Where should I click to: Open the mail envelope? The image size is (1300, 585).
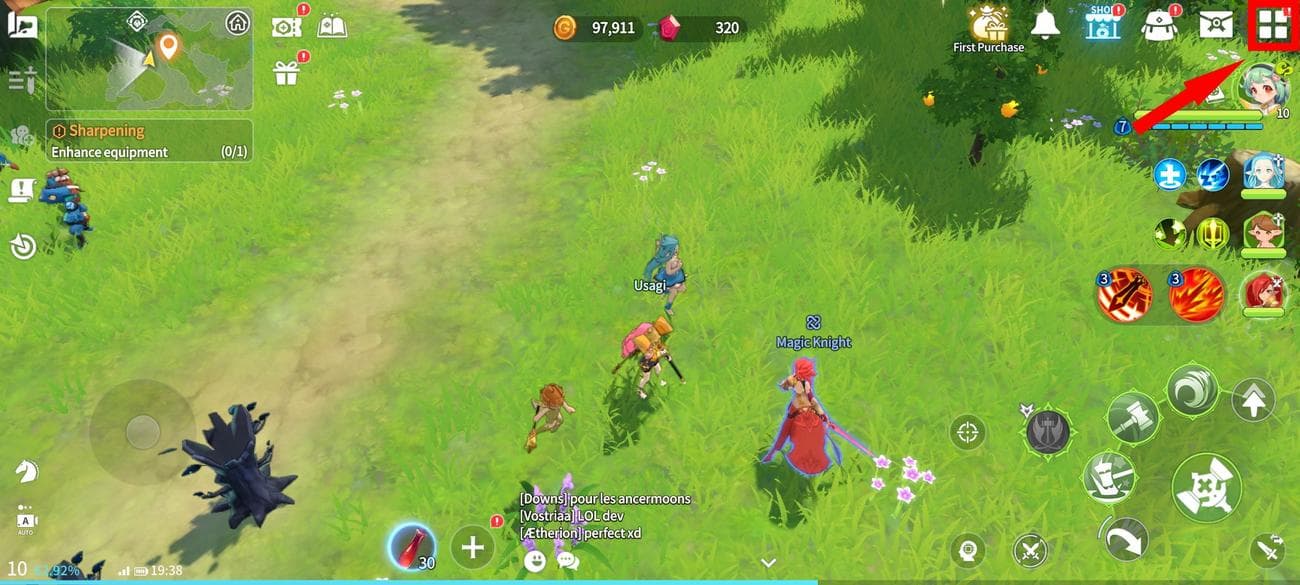(1215, 23)
